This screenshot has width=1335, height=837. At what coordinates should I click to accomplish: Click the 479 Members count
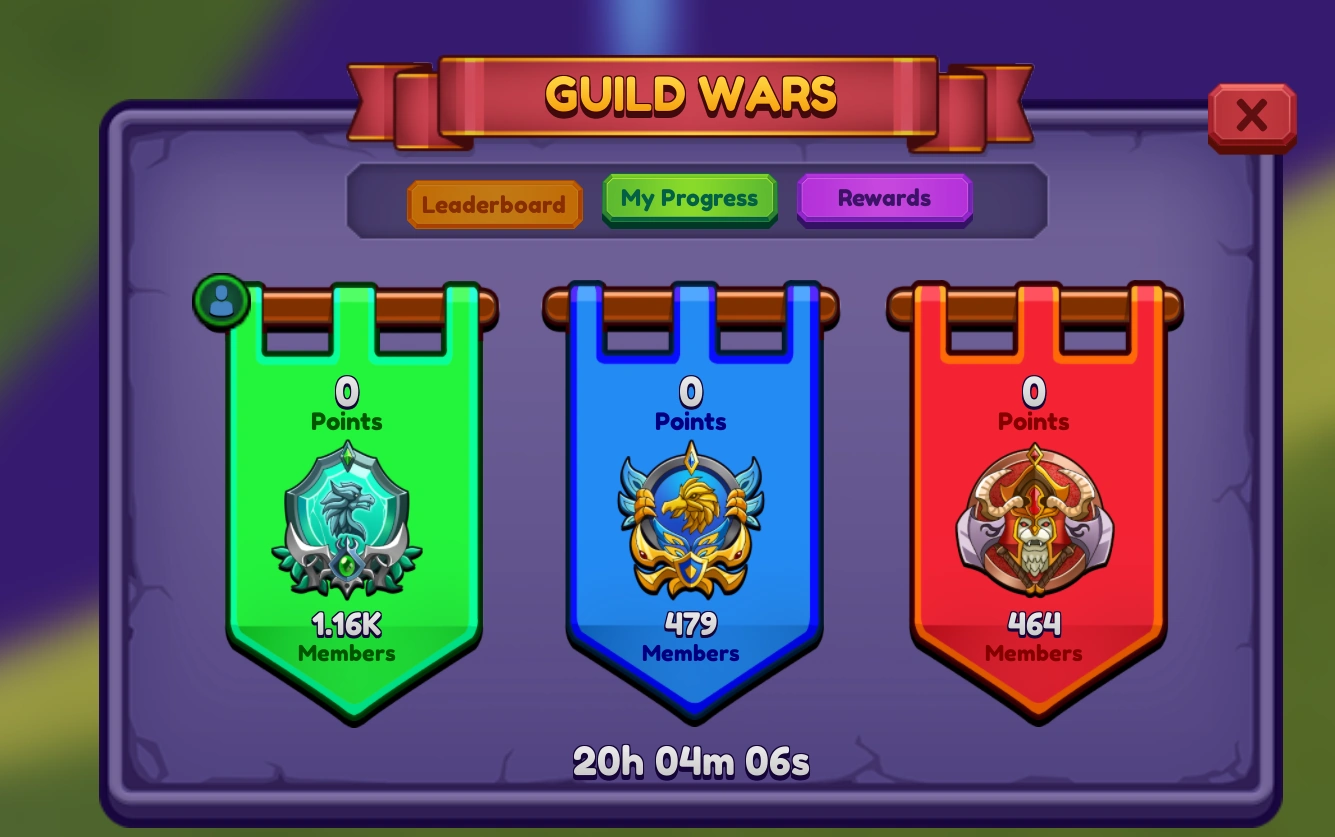coord(690,635)
